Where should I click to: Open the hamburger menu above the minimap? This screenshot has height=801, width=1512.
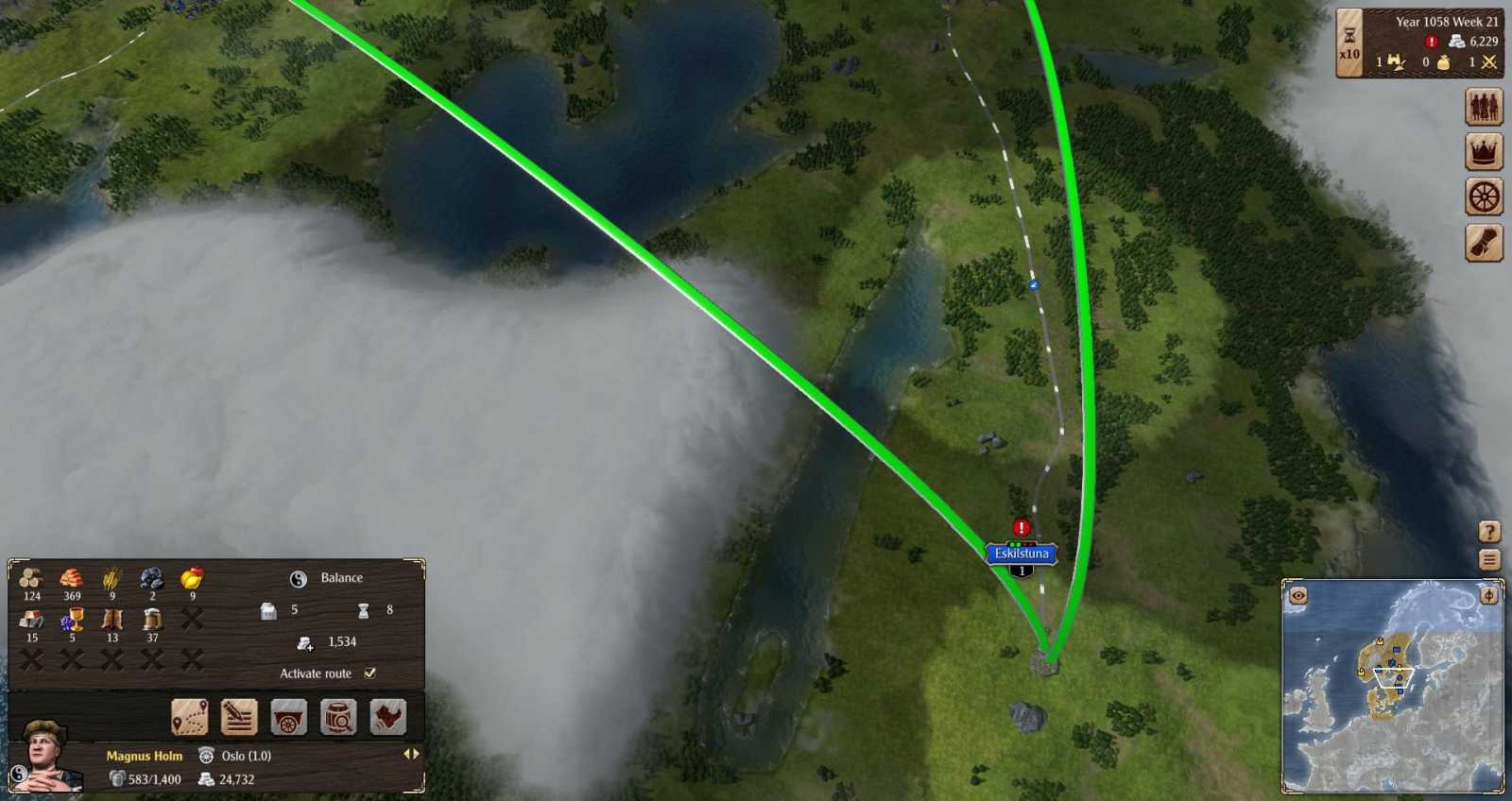1488,559
